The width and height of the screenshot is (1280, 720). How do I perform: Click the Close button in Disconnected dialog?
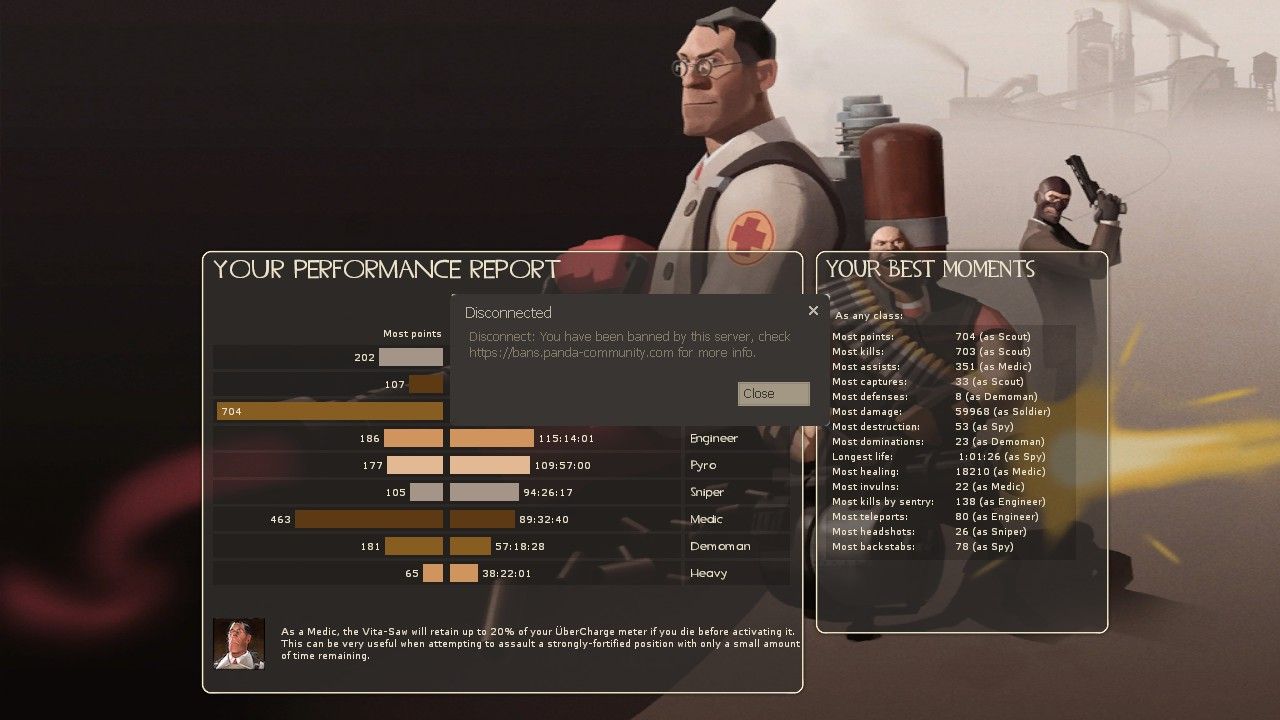click(773, 394)
